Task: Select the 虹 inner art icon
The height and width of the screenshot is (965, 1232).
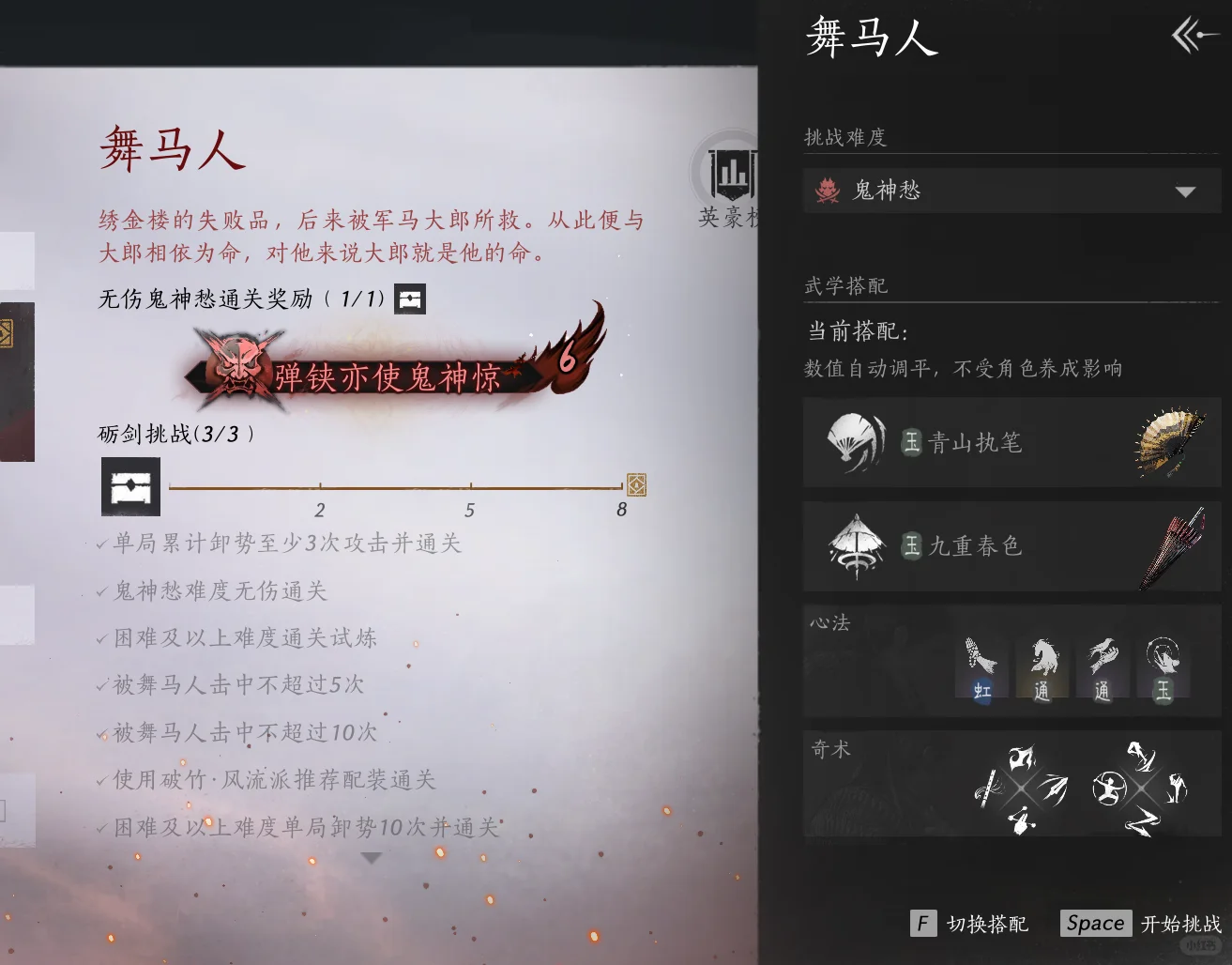Action: coord(981,668)
